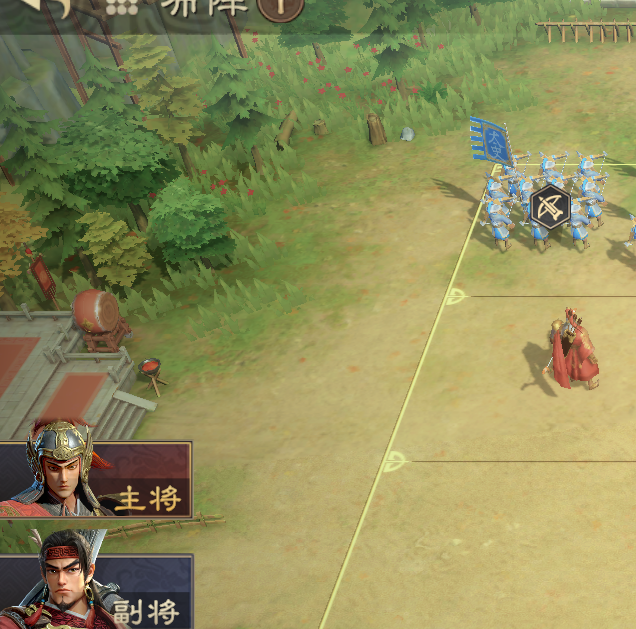Select the 副将 general portrait card
Image resolution: width=636 pixels, height=629 pixels.
tap(95, 590)
